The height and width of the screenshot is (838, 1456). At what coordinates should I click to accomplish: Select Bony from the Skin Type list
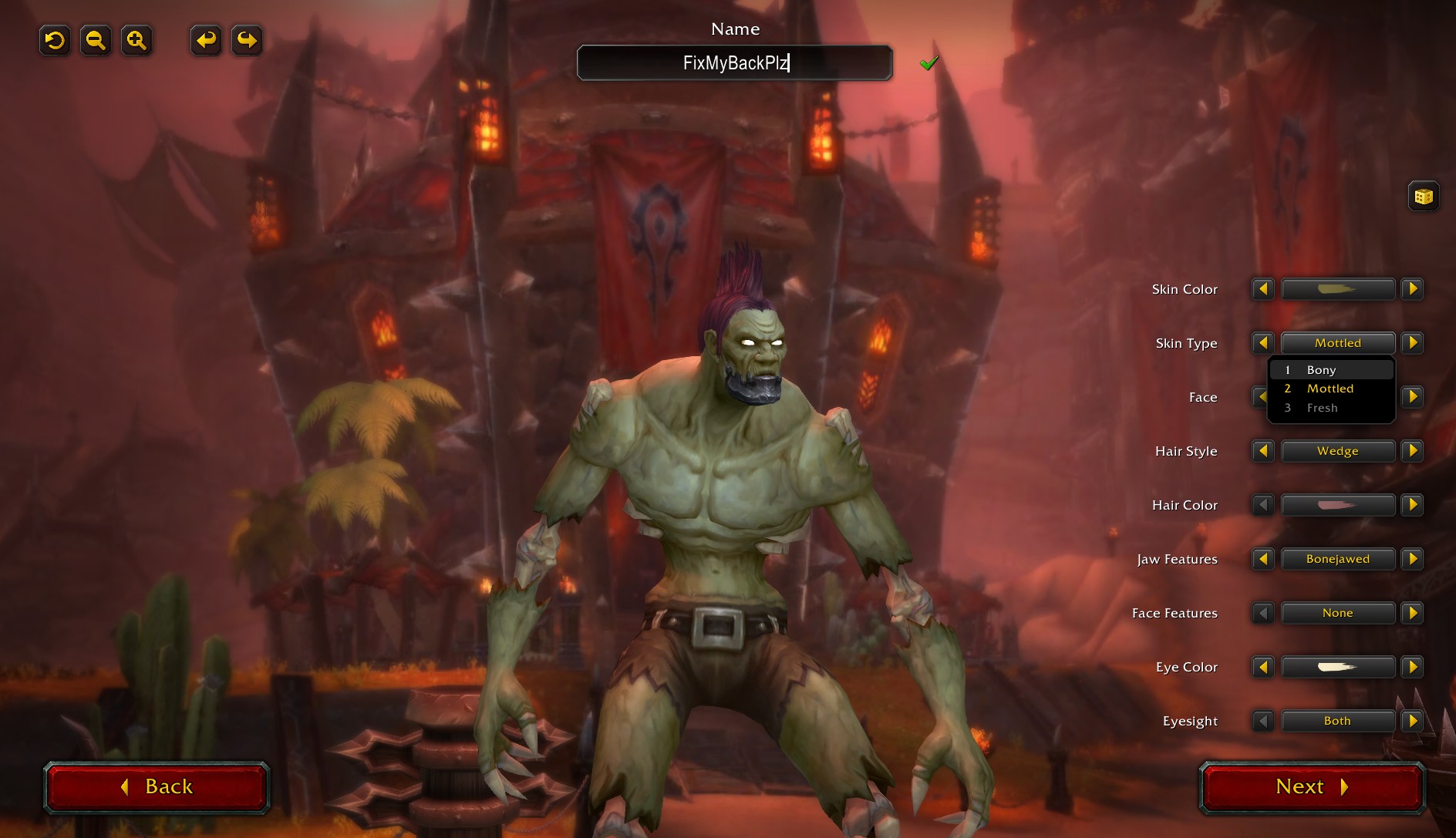coord(1320,369)
